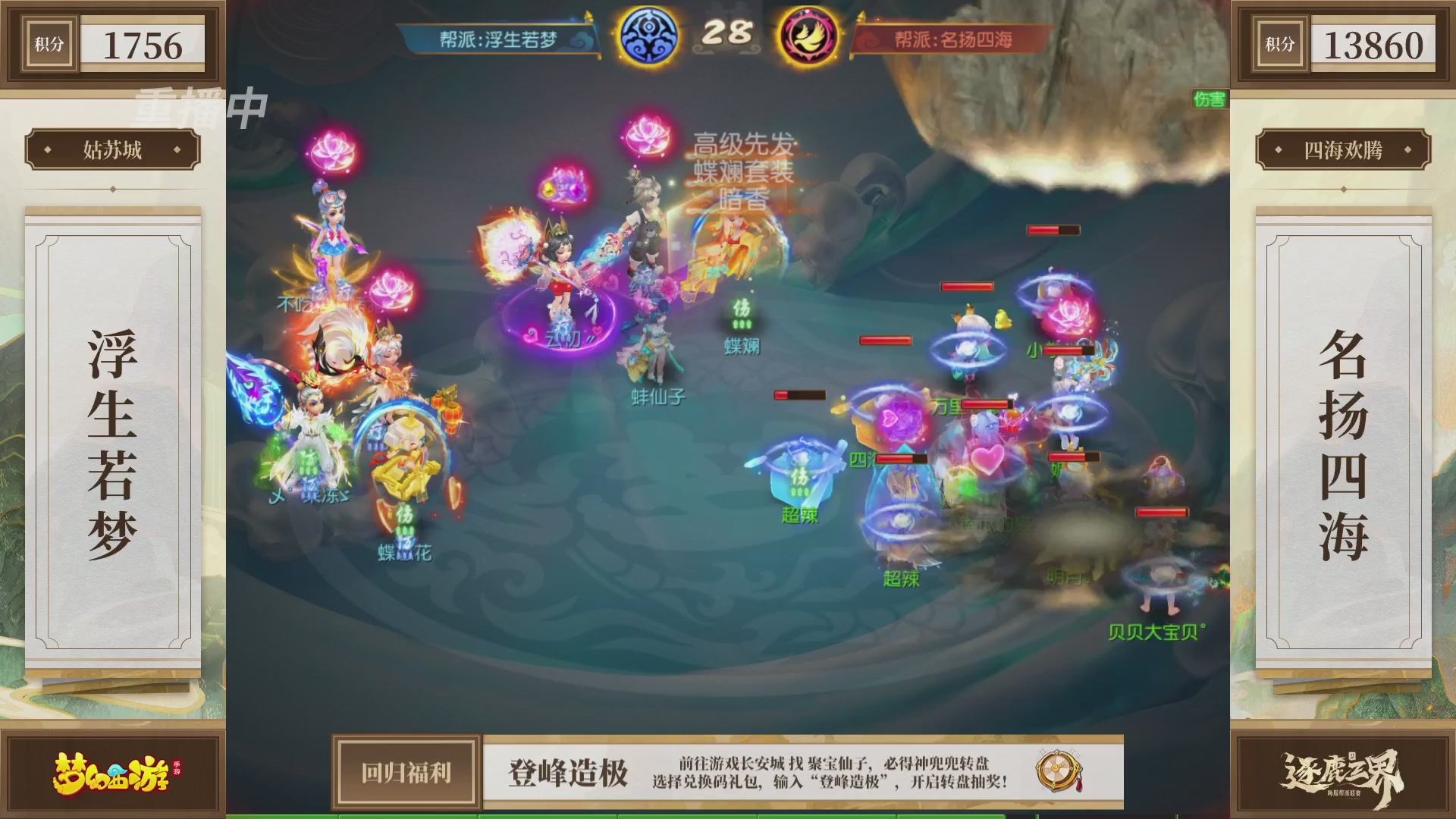Click the score counter showing 28
The width and height of the screenshot is (1456, 819).
tap(730, 33)
